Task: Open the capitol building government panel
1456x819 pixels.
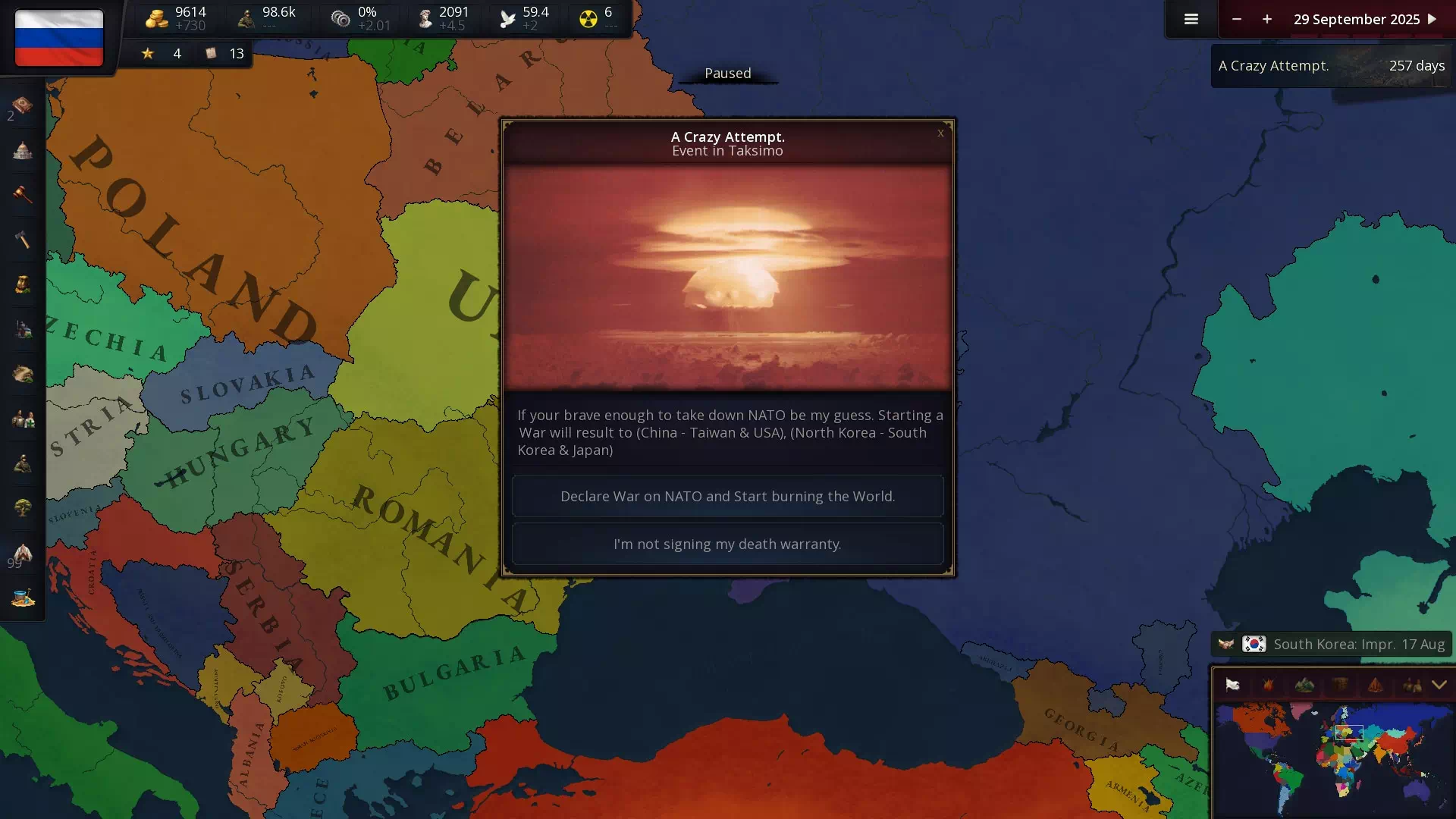Action: 23,150
